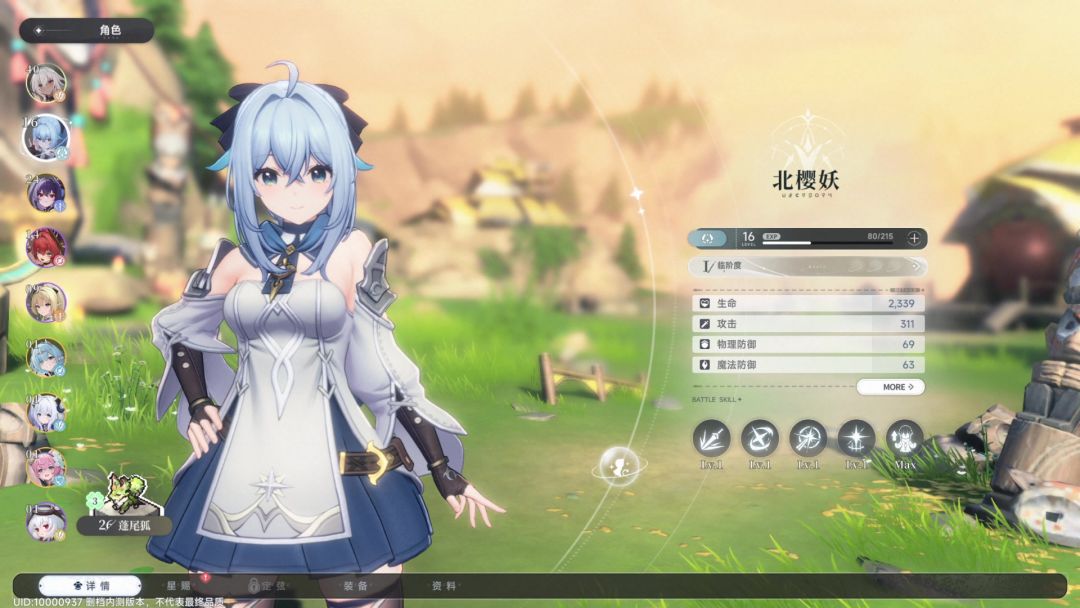Select the white-haired dark-skinned character portrait

pyautogui.click(x=46, y=84)
